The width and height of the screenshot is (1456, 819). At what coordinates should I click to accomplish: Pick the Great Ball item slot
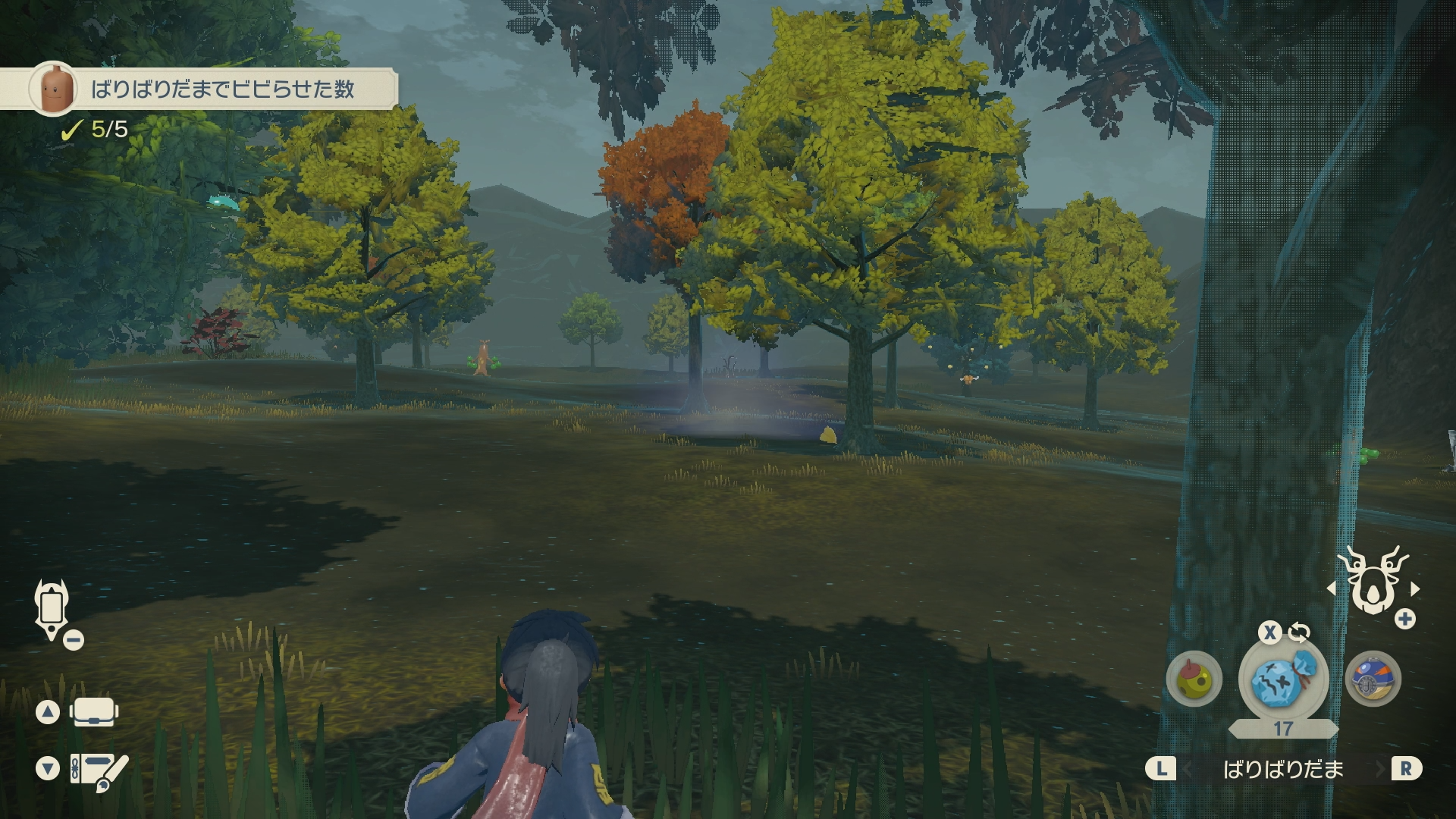click(1373, 679)
